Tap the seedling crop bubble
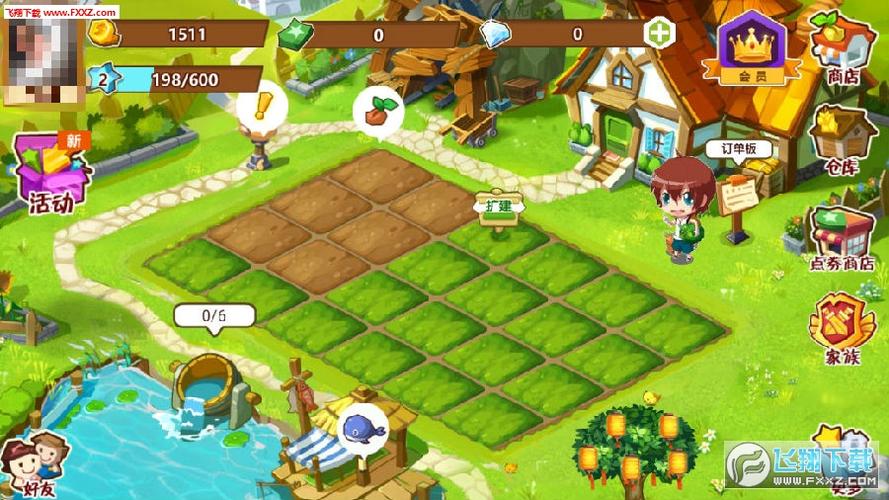 [x=378, y=111]
